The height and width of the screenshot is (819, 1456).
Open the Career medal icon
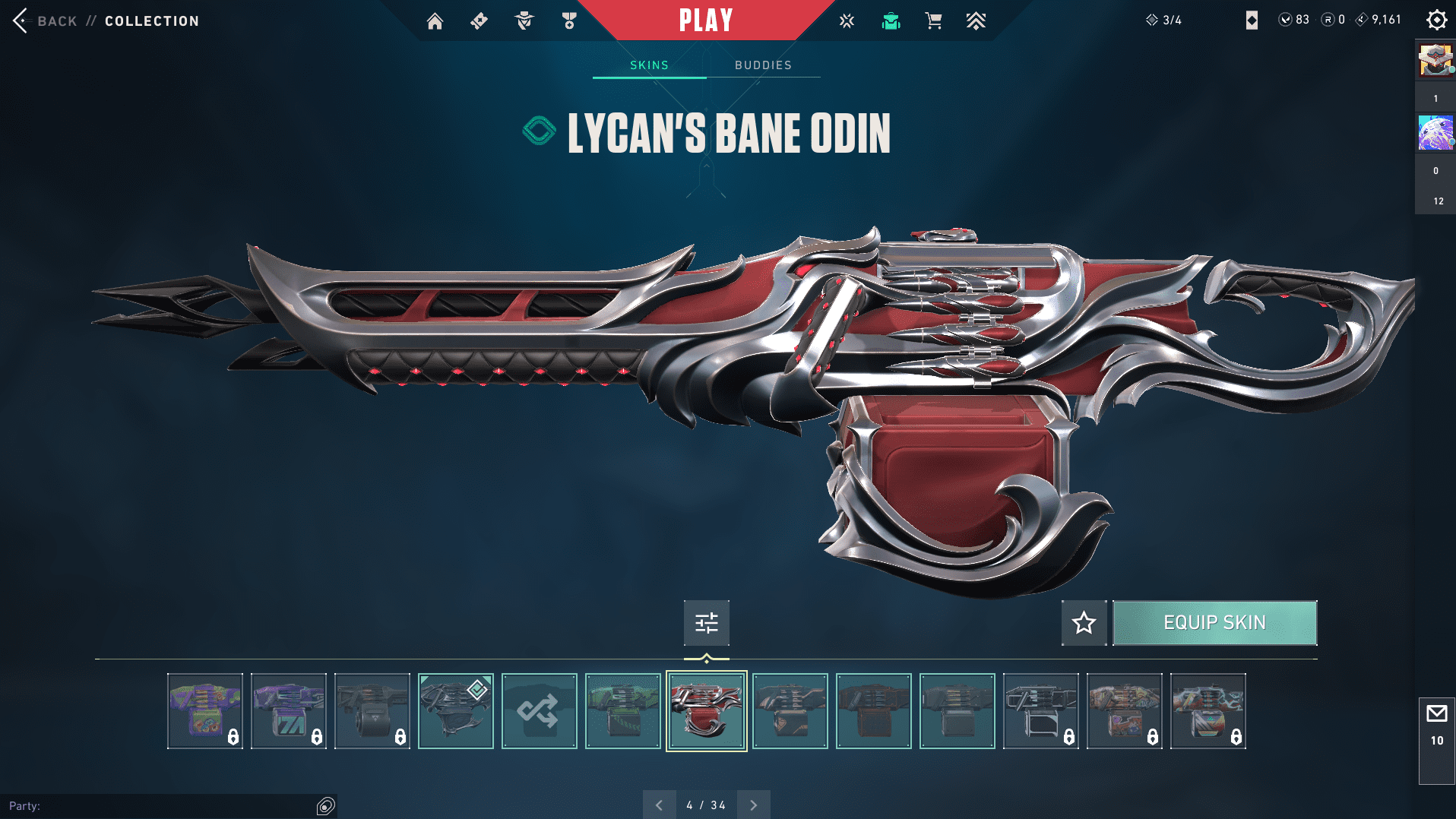[568, 21]
